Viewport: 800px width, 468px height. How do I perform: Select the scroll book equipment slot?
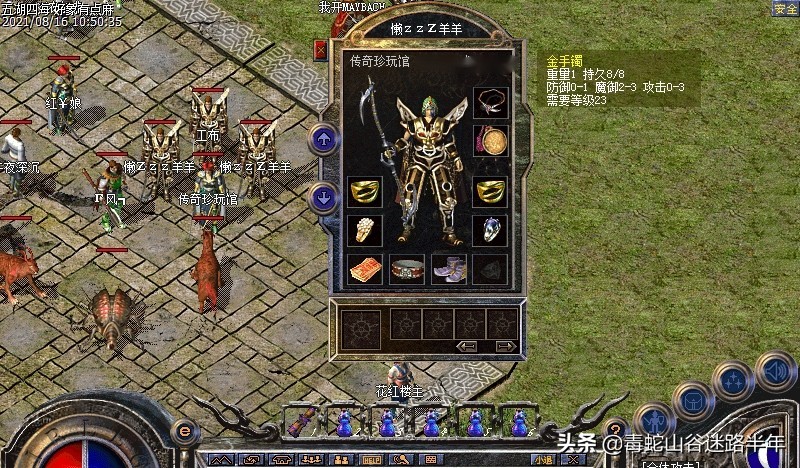364,268
